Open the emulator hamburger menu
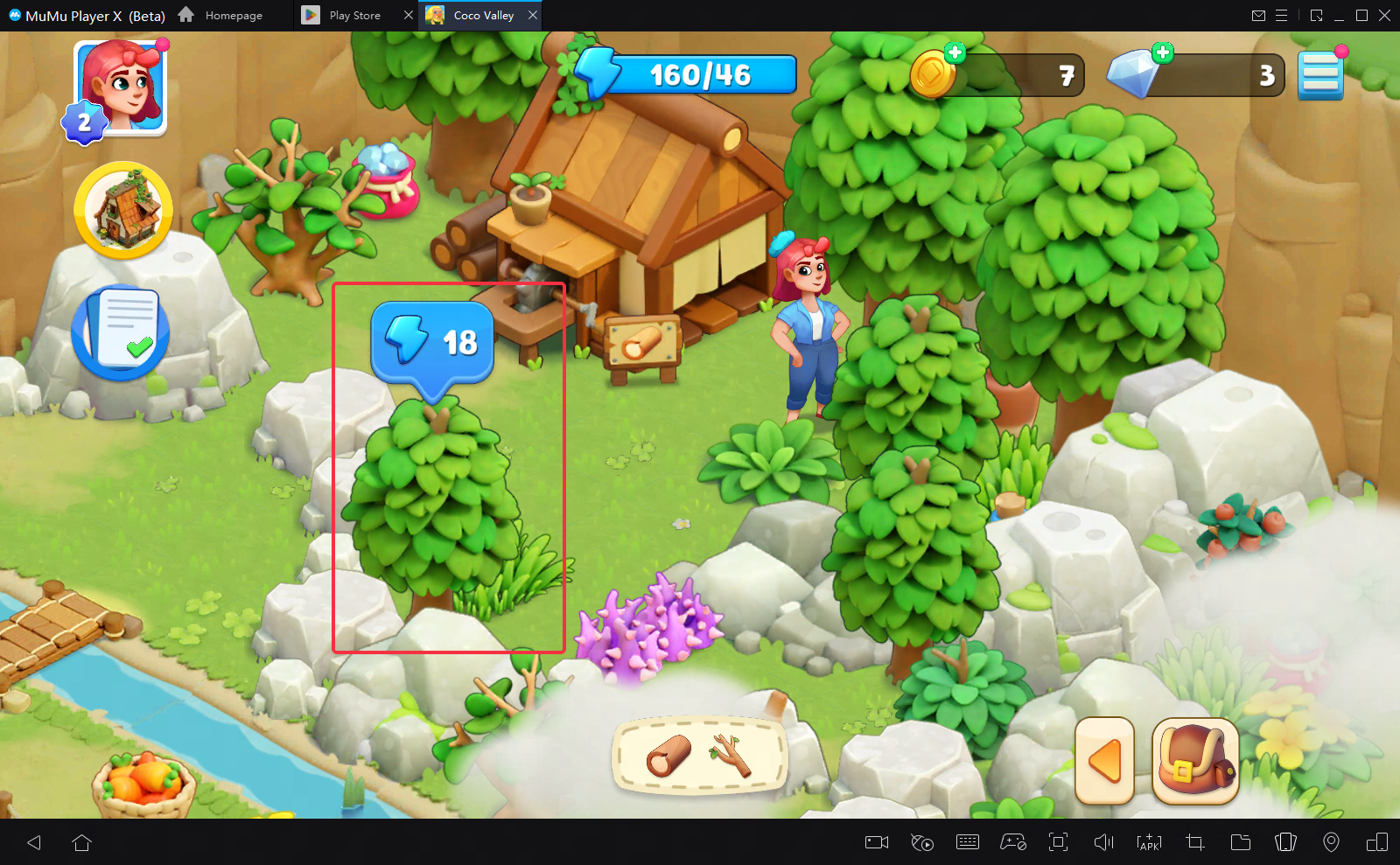1400x865 pixels. (1282, 15)
